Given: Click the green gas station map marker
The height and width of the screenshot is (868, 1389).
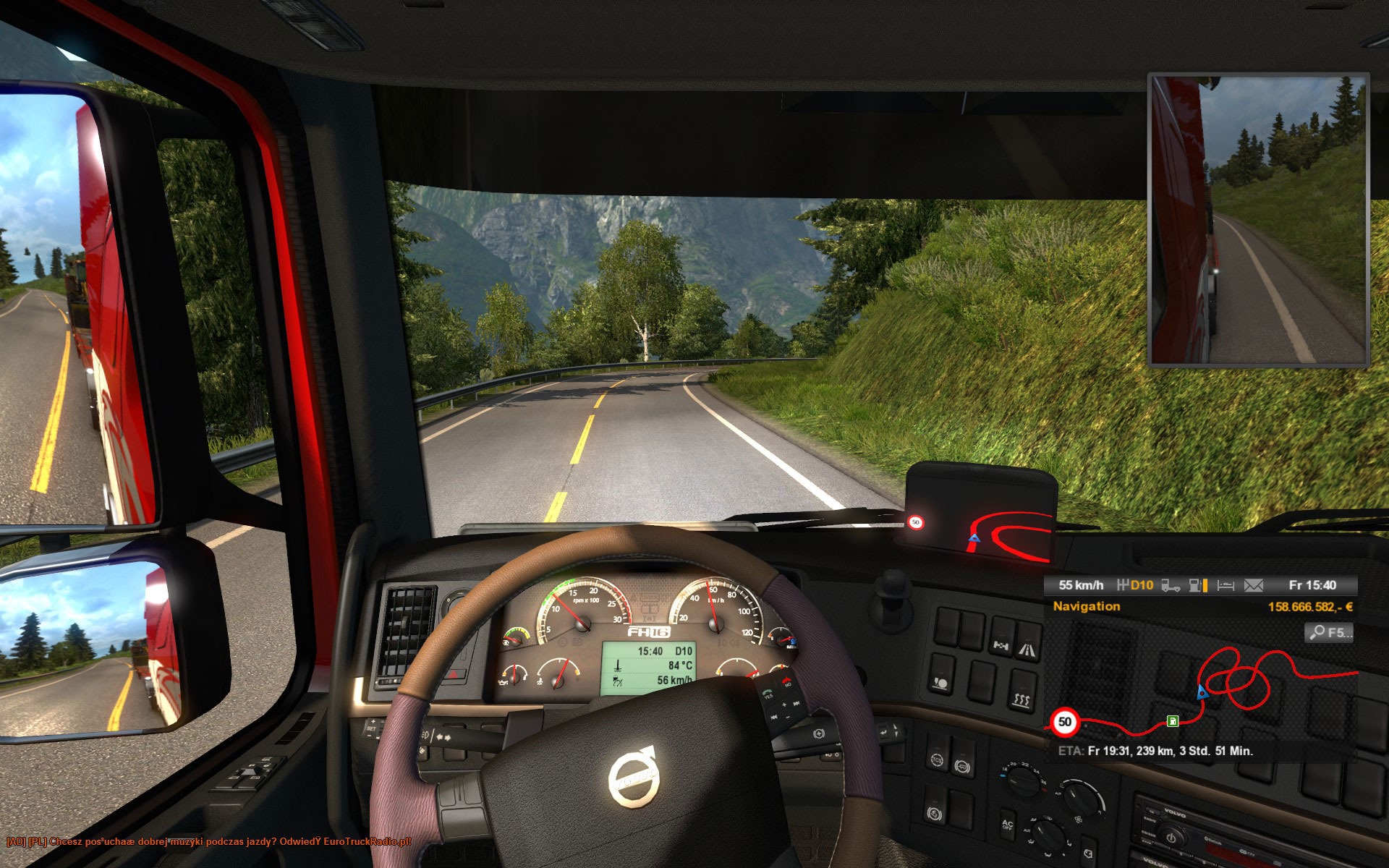Looking at the screenshot, I should (x=1172, y=720).
